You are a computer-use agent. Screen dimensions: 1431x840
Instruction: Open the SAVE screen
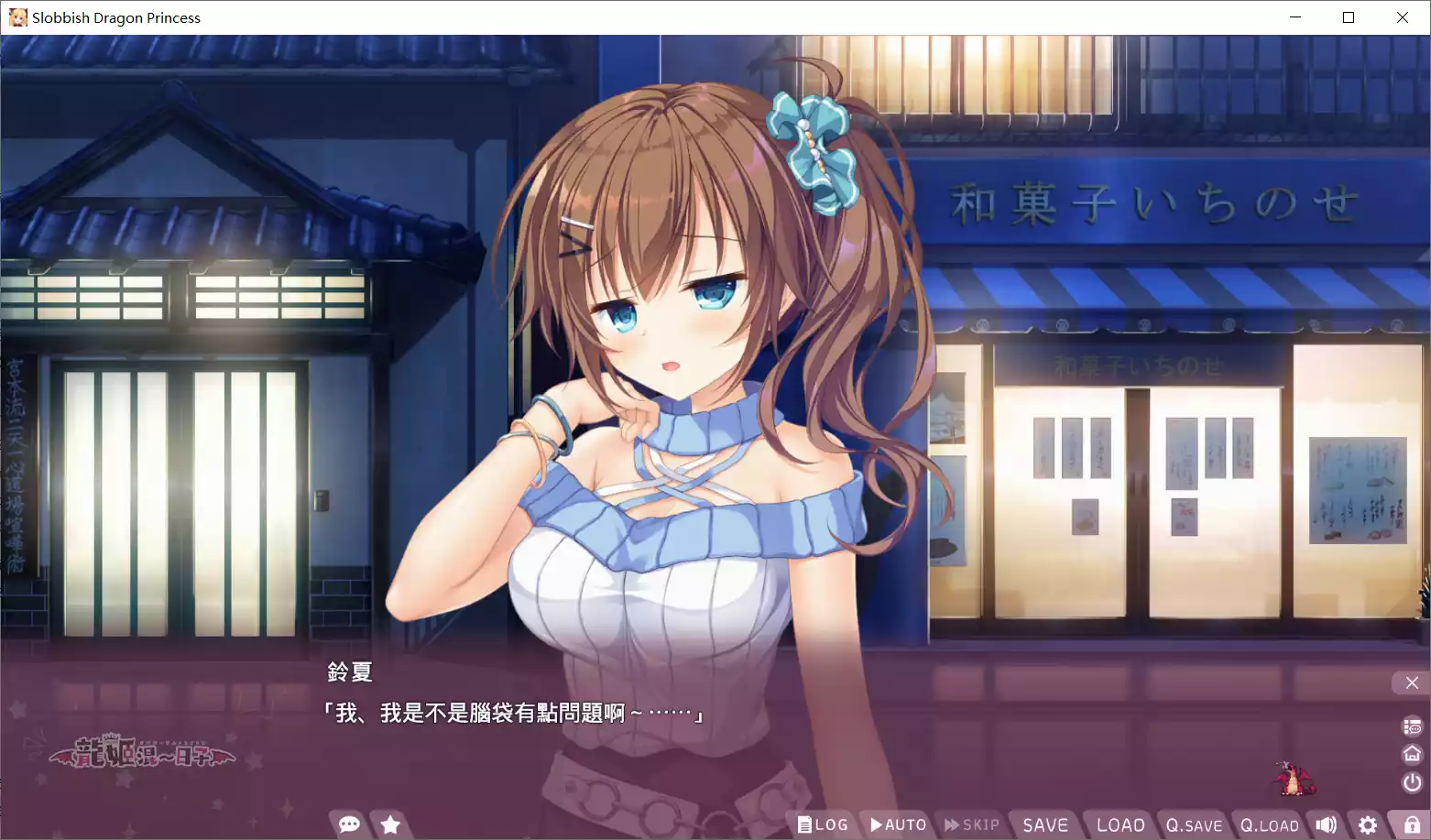pyautogui.click(x=1045, y=824)
